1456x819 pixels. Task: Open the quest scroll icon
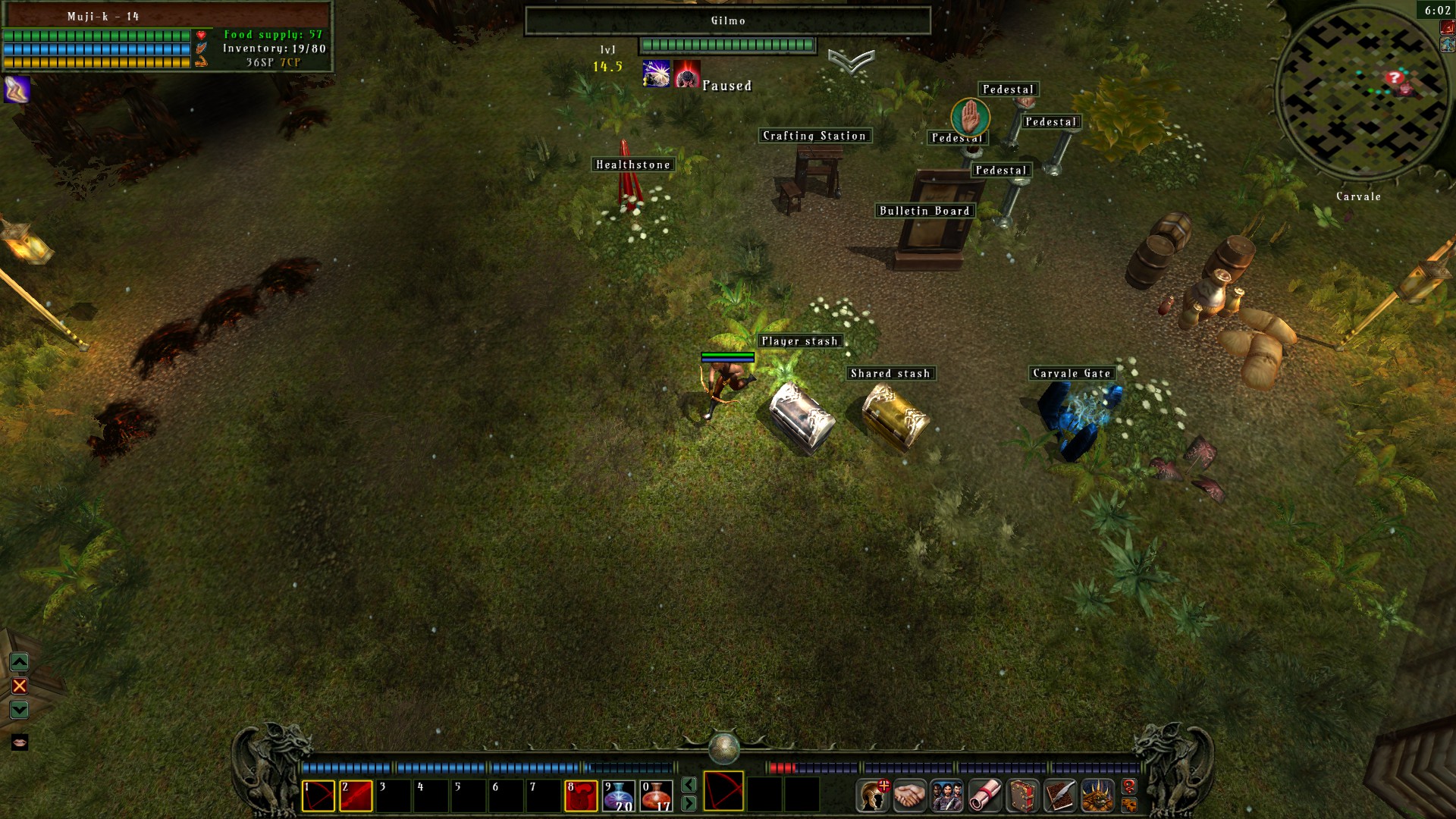point(985,796)
